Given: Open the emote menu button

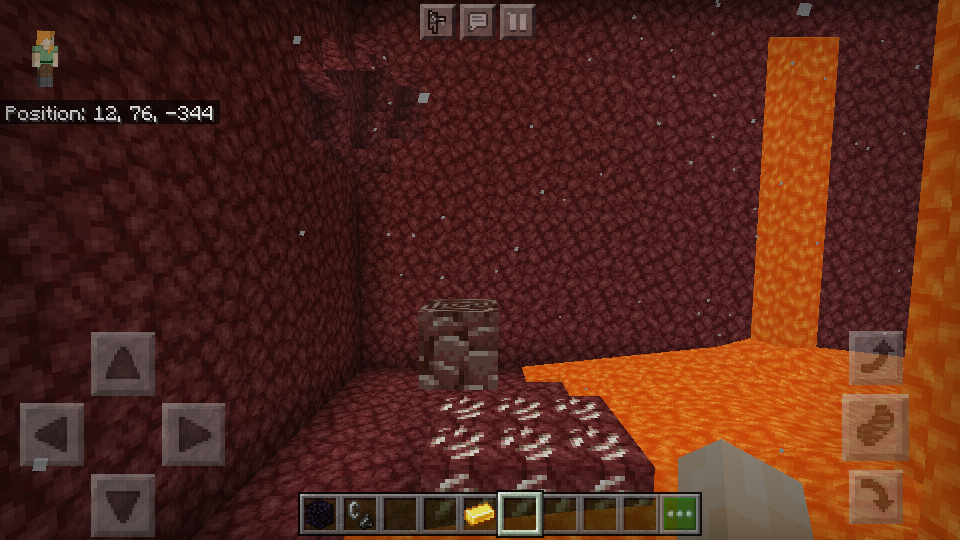Looking at the screenshot, I should (x=437, y=20).
